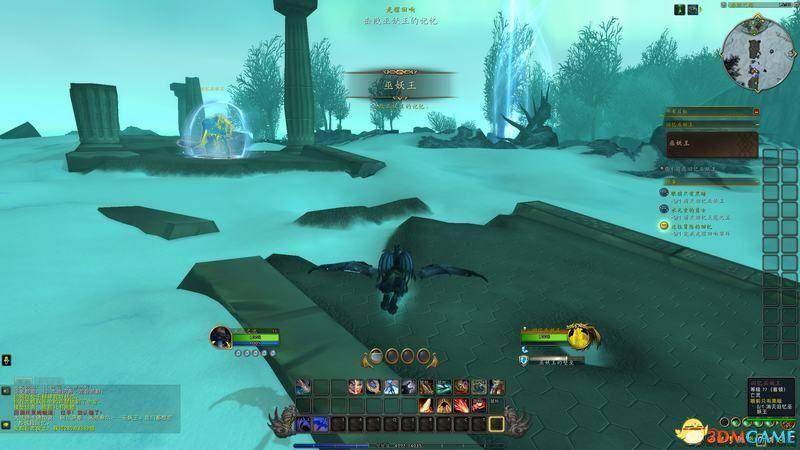The height and width of the screenshot is (450, 800).
Task: Click the first blue quest icon in tracker
Action: [x=664, y=191]
